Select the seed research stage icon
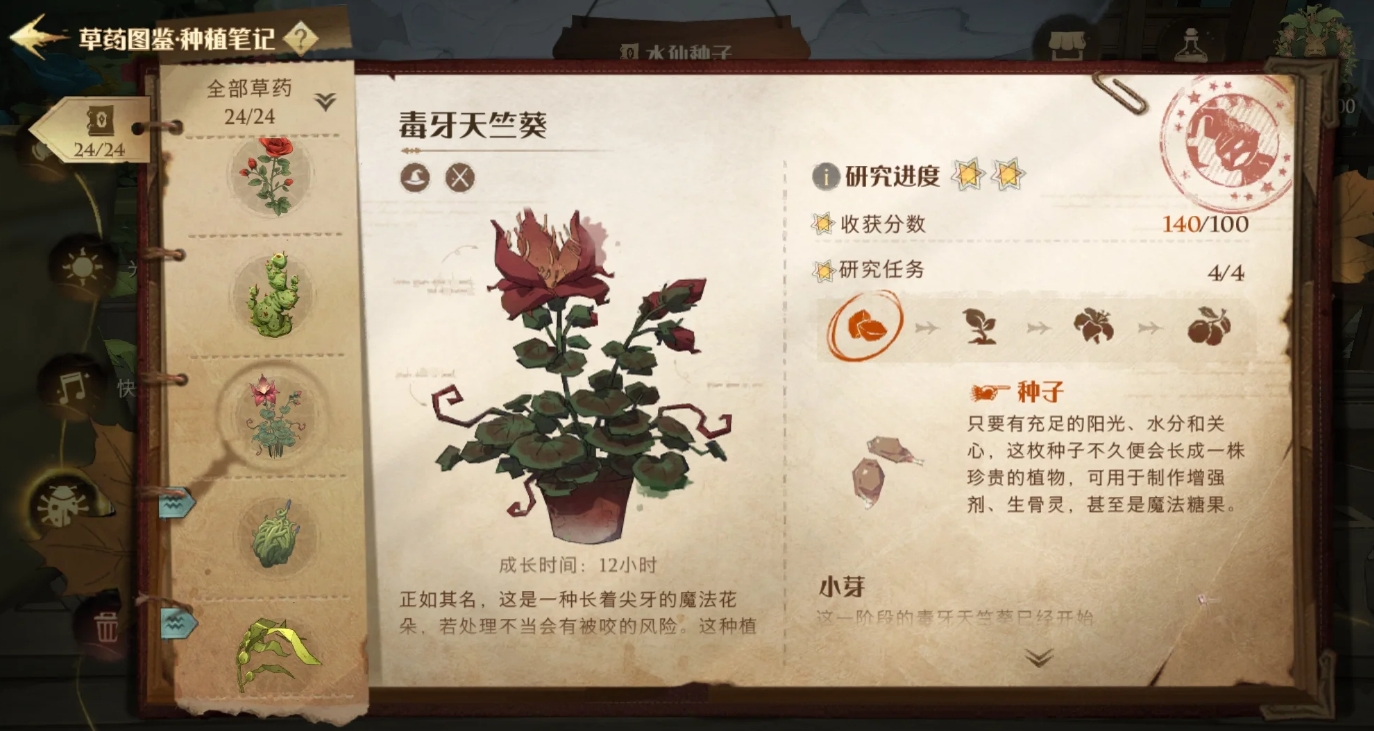The image size is (1374, 731). pyautogui.click(x=864, y=326)
